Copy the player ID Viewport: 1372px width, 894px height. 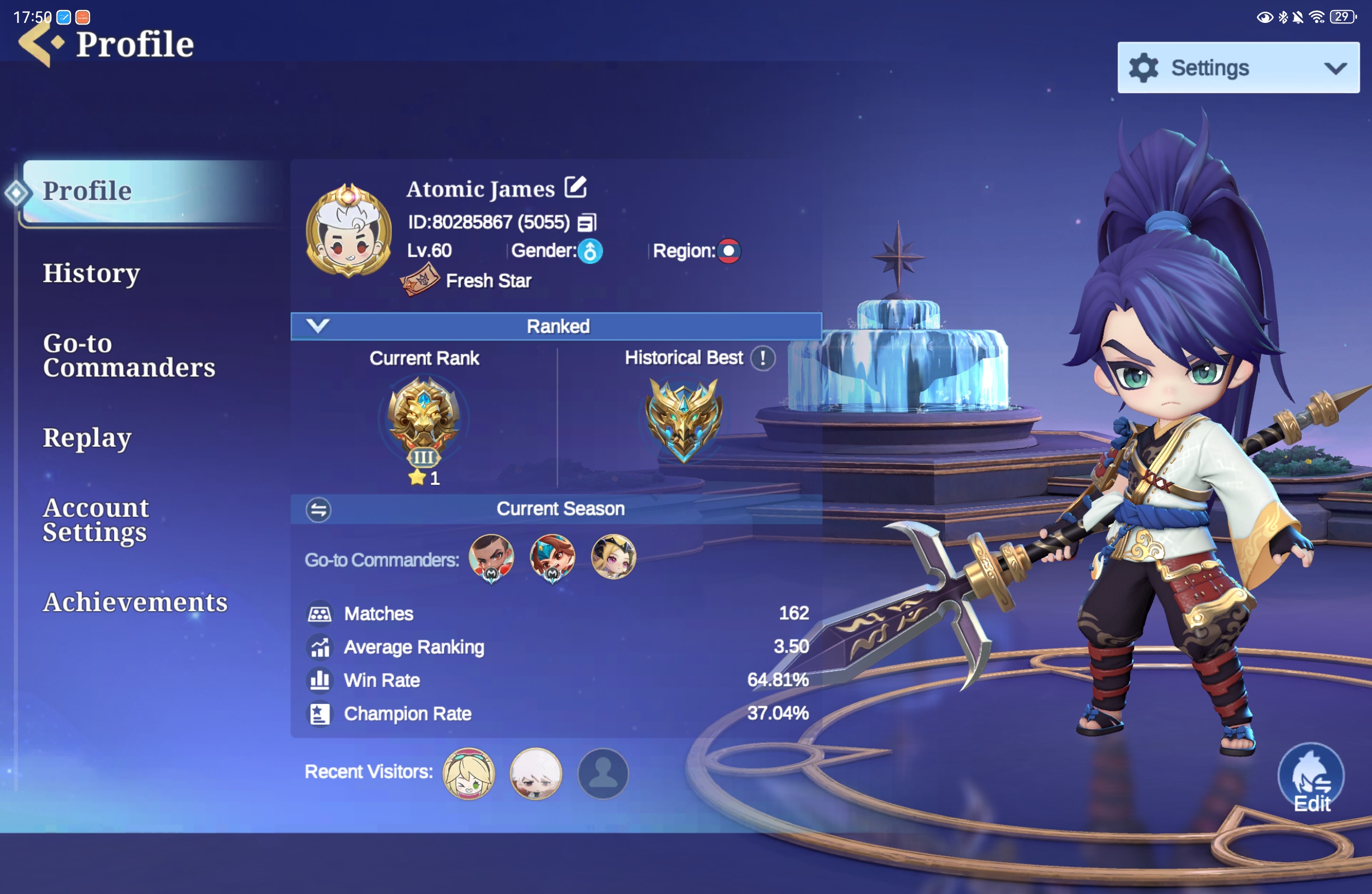[x=587, y=222]
